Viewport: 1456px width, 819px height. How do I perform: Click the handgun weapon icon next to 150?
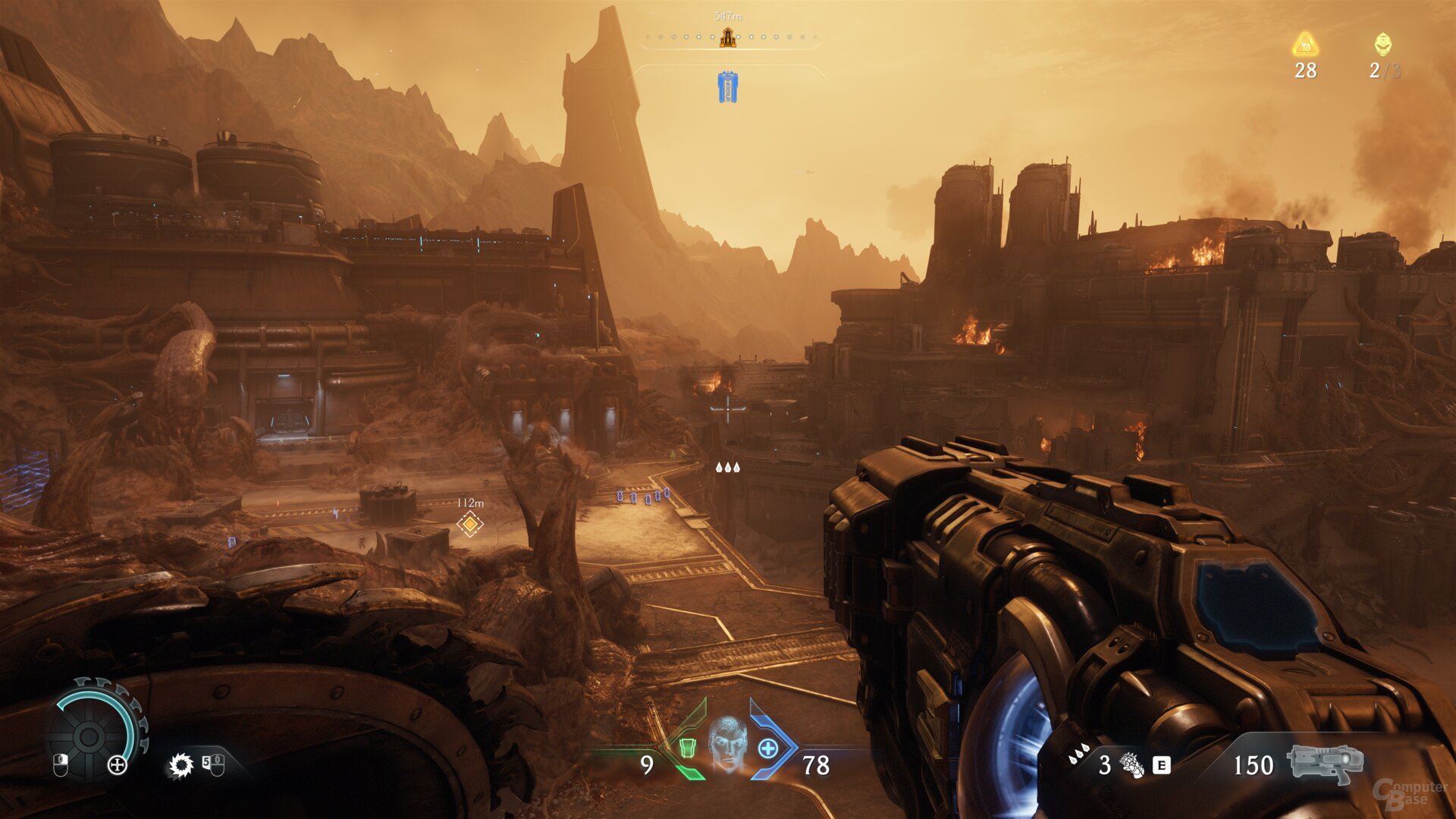pos(1324,764)
